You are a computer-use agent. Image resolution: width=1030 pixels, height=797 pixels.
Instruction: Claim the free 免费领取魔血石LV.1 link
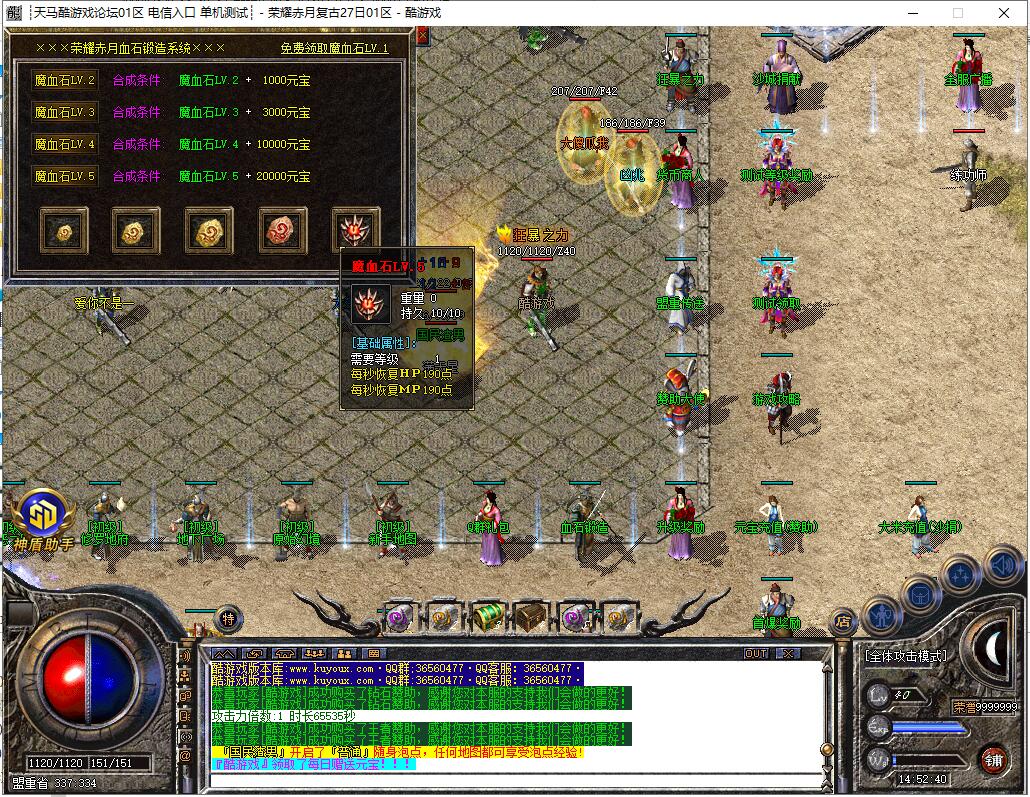334,48
